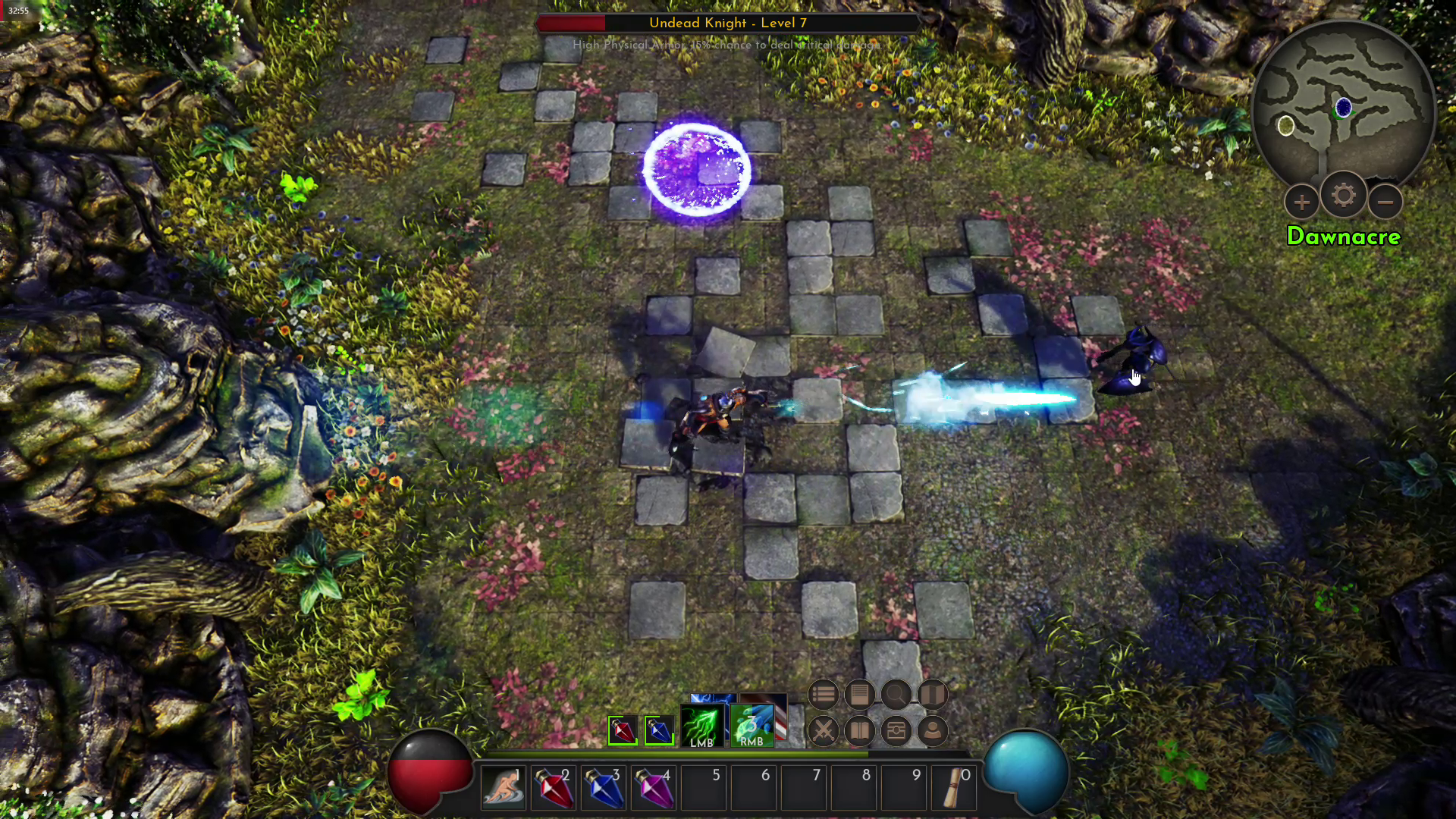Viewport: 1456px width, 819px height.
Task: Use the scroll in hotbar slot 0
Action: point(954,789)
